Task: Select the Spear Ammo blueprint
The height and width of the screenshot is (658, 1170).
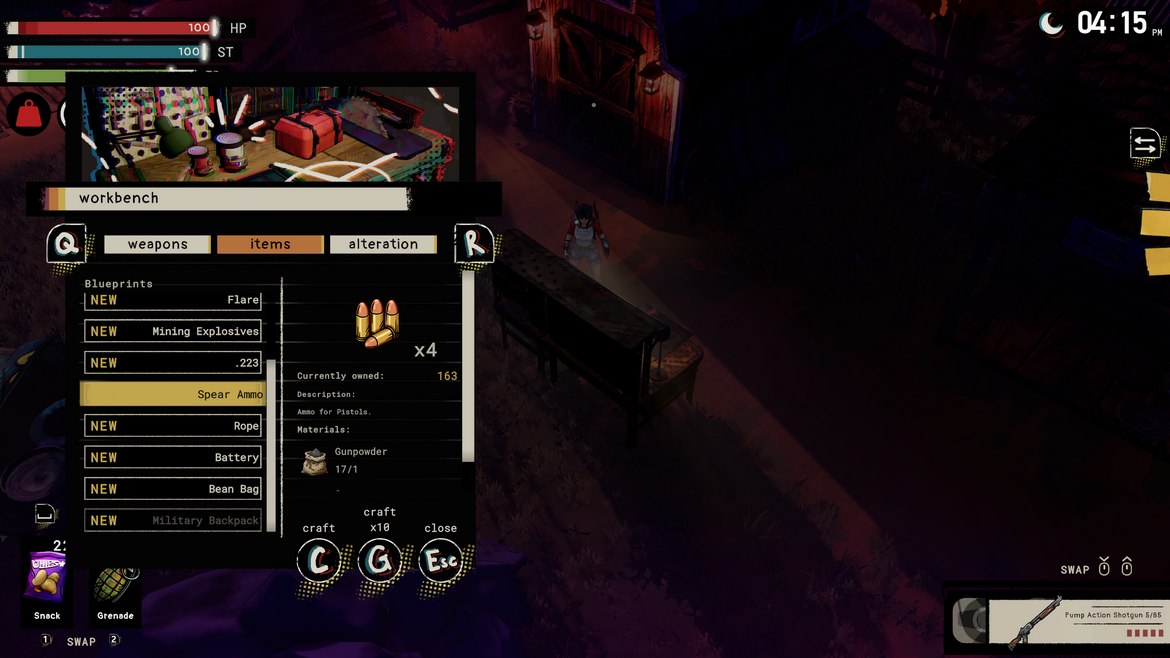Action: tap(173, 394)
